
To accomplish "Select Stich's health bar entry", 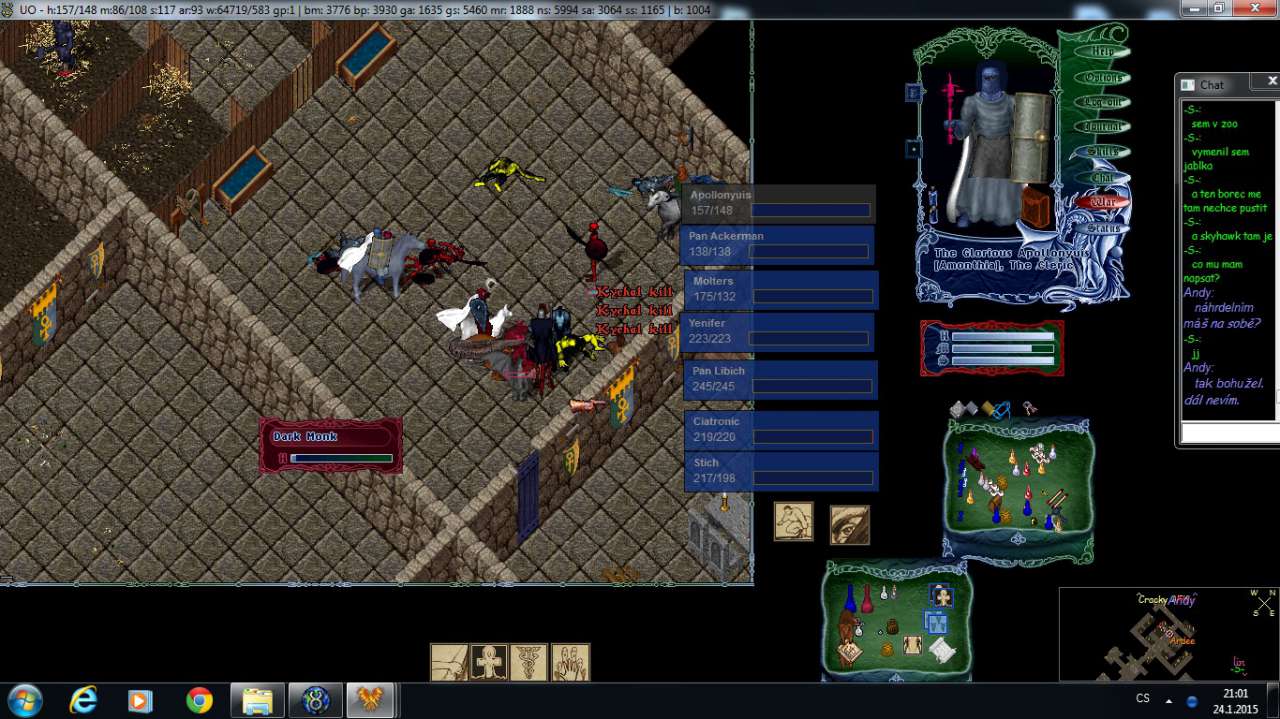I will point(780,471).
